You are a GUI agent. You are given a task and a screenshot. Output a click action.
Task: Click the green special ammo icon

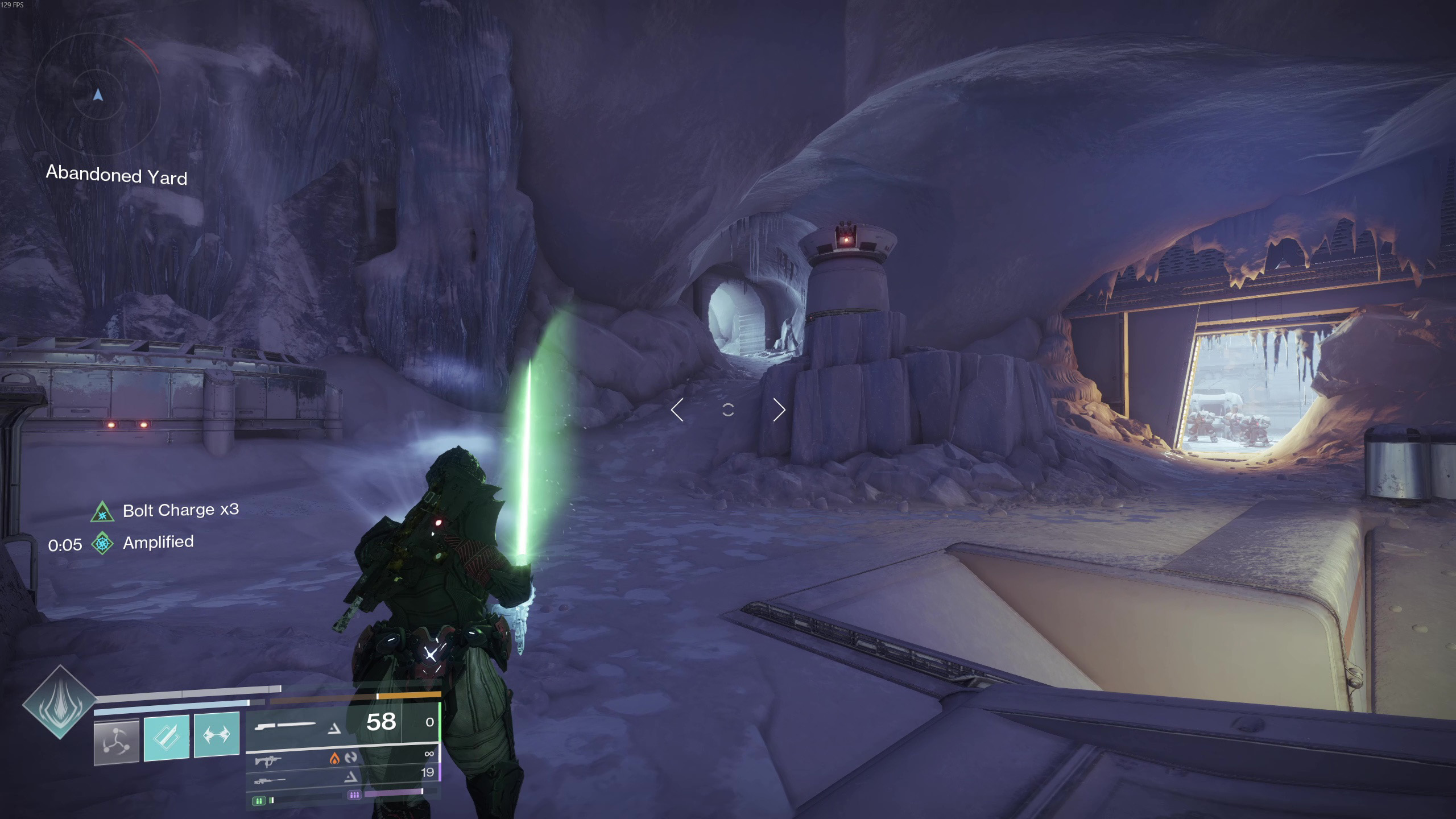coord(259,801)
